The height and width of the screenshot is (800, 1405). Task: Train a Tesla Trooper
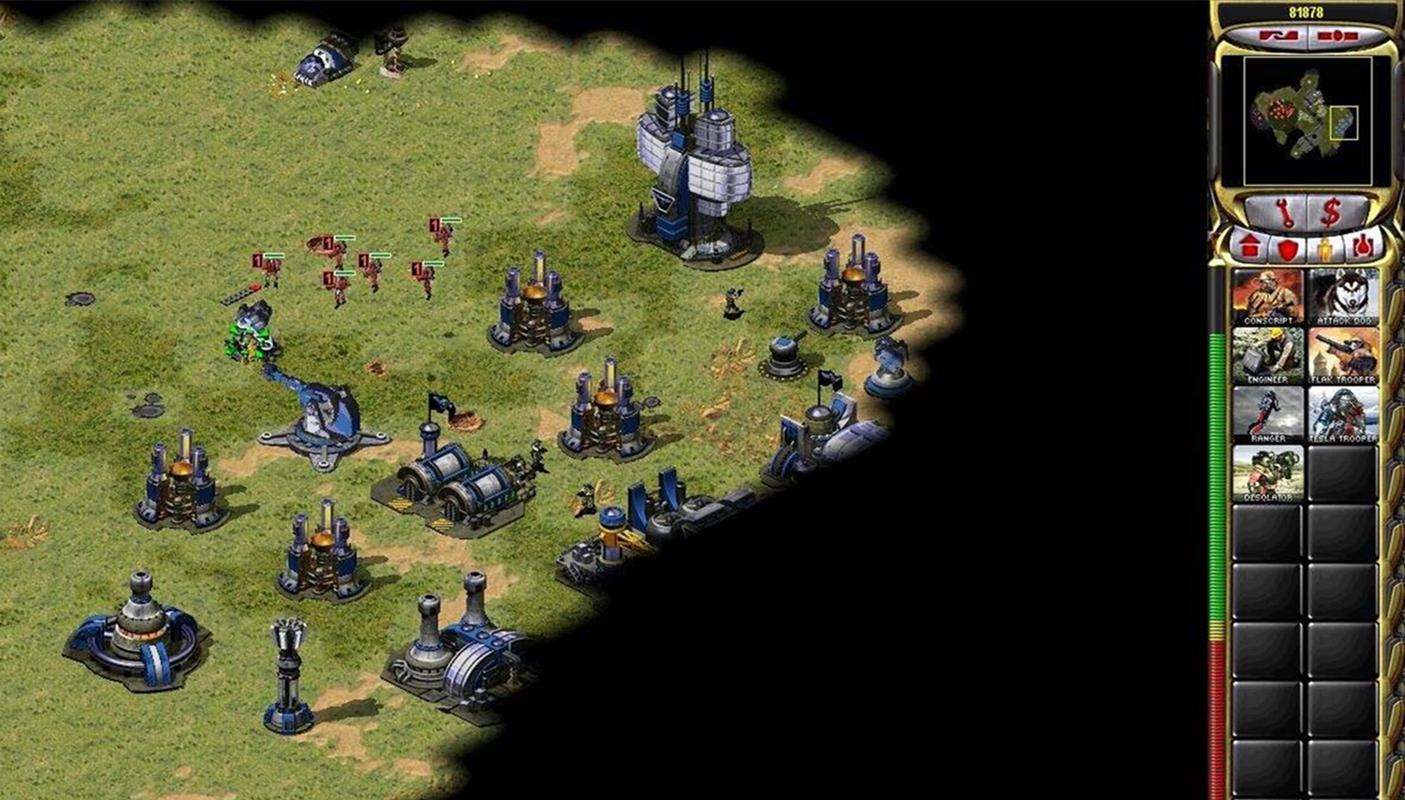[1343, 414]
